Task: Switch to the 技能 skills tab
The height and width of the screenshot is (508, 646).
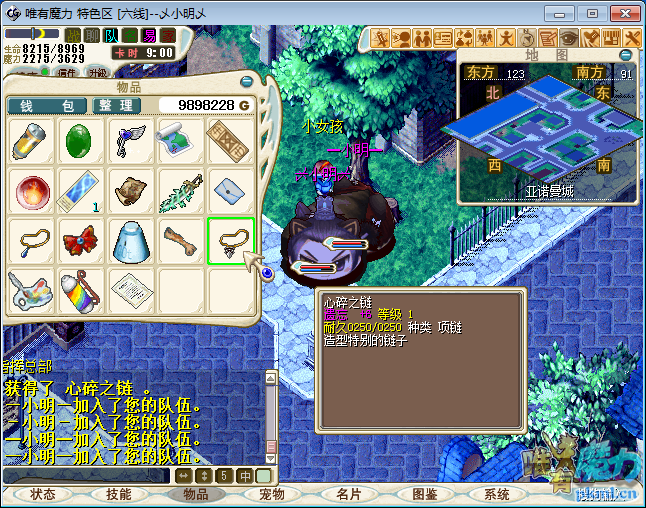Action: tap(119, 494)
